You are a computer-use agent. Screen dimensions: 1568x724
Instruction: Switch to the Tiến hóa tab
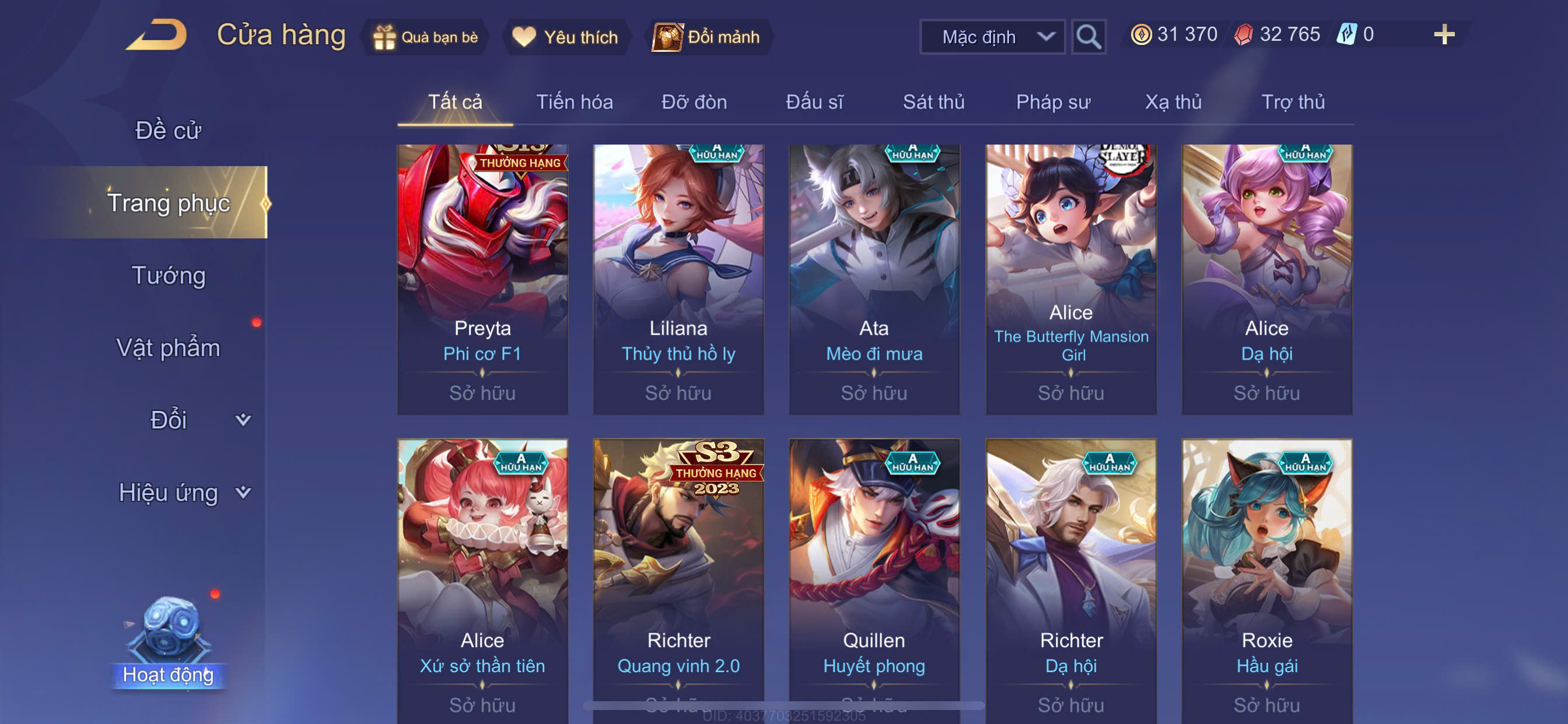(574, 102)
